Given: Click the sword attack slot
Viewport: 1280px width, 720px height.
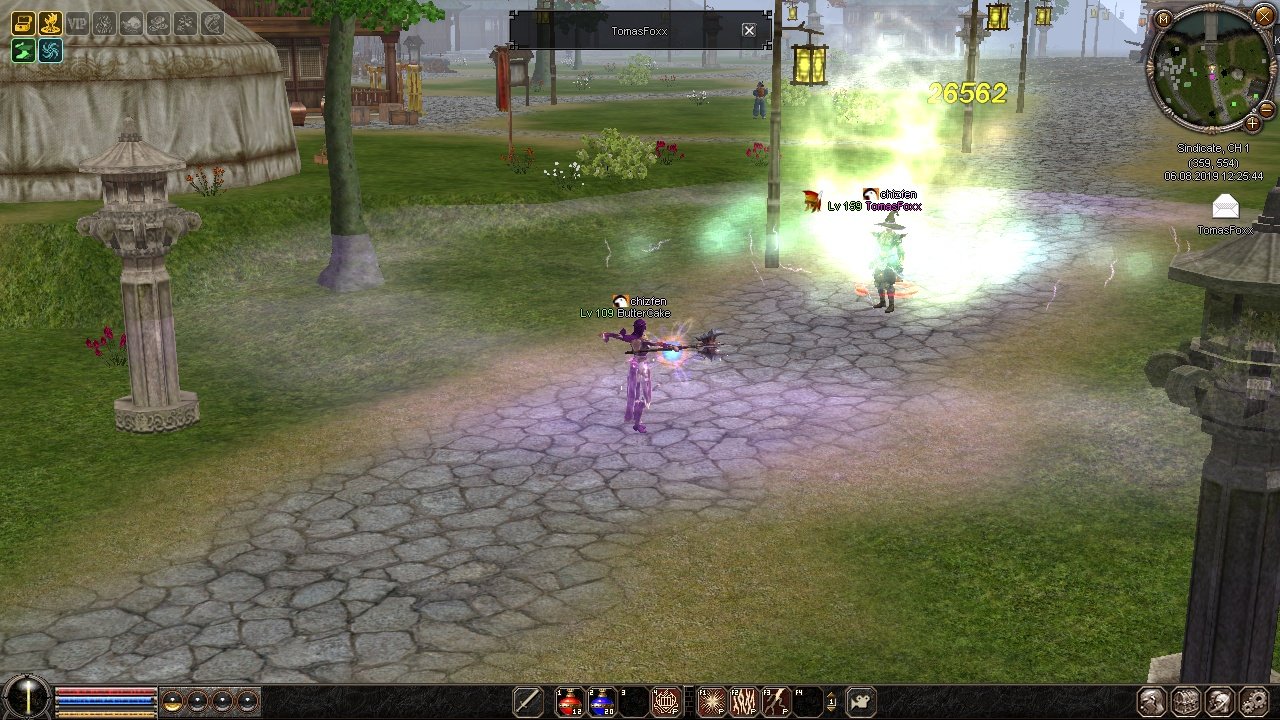Looking at the screenshot, I should [x=527, y=701].
